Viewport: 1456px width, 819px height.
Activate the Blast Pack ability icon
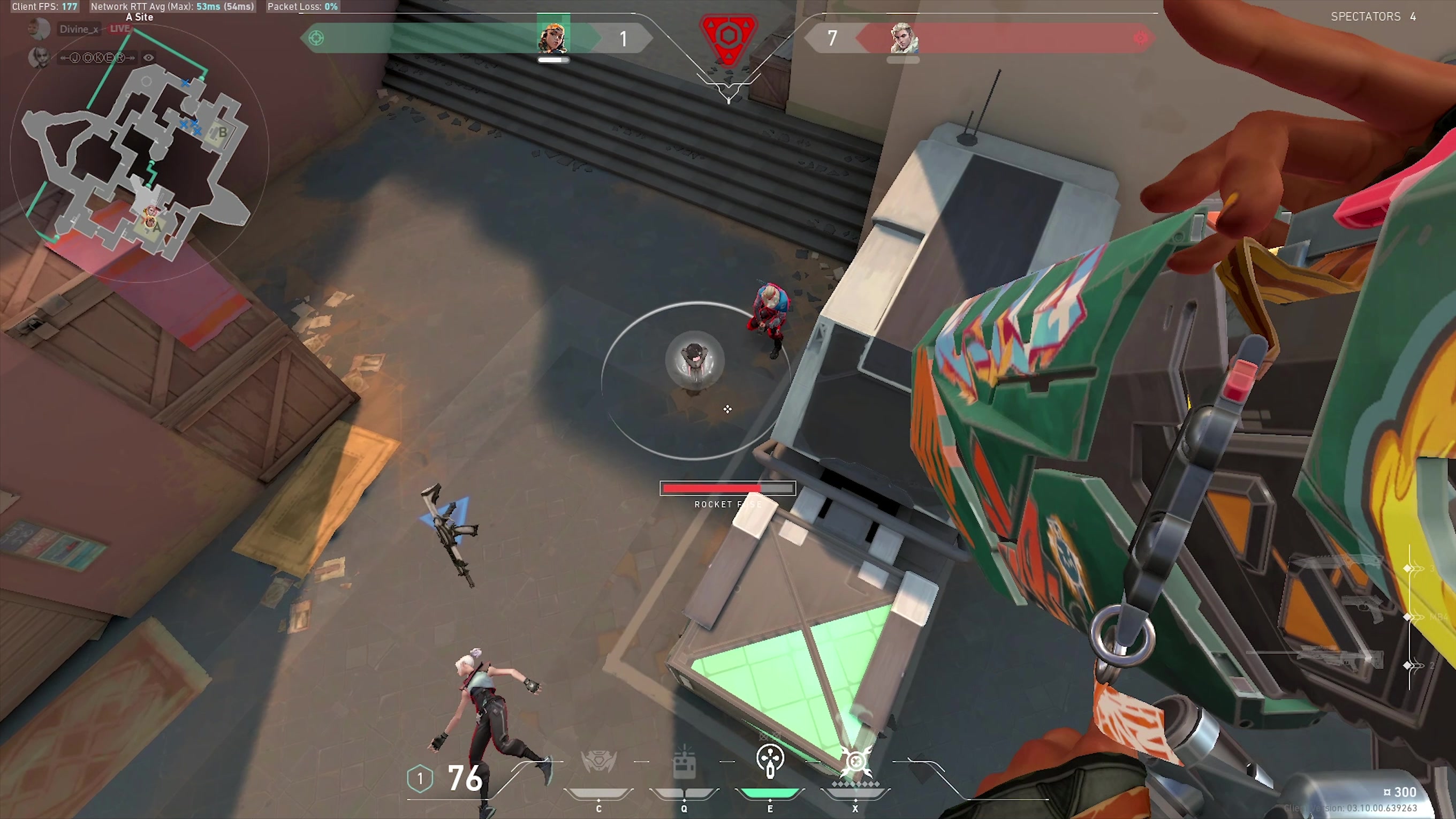684,762
